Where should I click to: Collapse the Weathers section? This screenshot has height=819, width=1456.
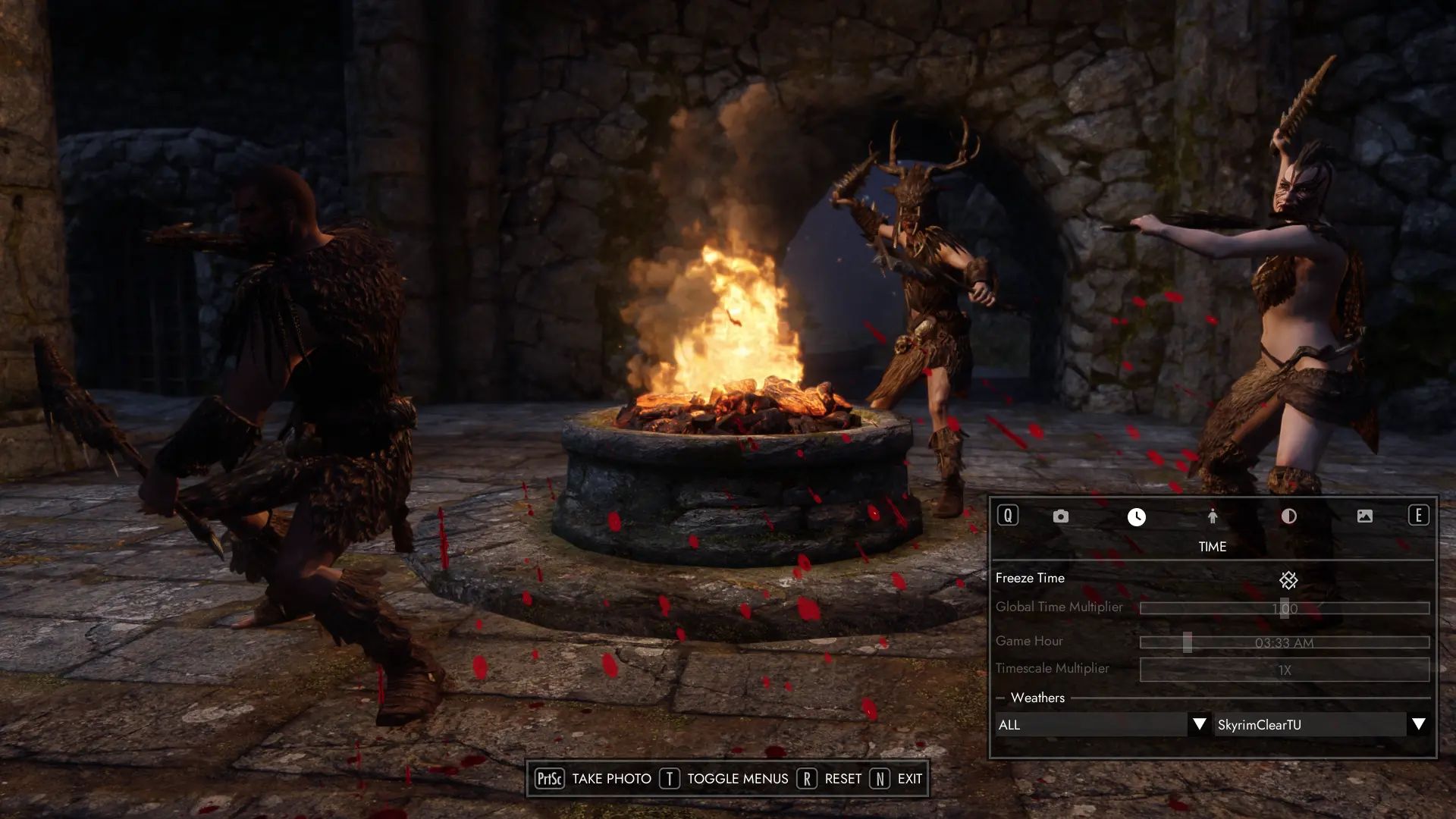pyautogui.click(x=1000, y=698)
